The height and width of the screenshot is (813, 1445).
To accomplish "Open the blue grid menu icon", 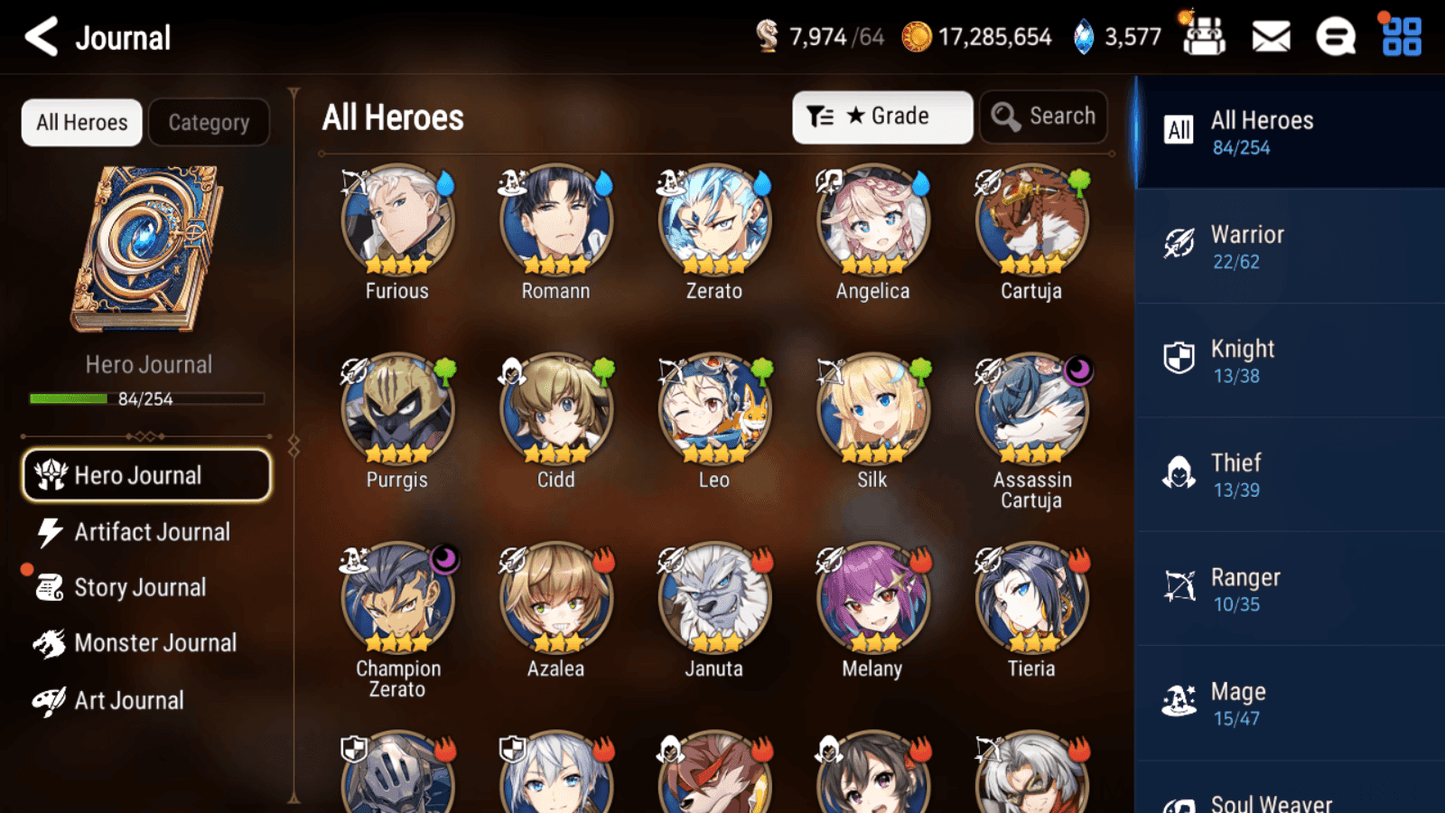I will click(x=1400, y=35).
